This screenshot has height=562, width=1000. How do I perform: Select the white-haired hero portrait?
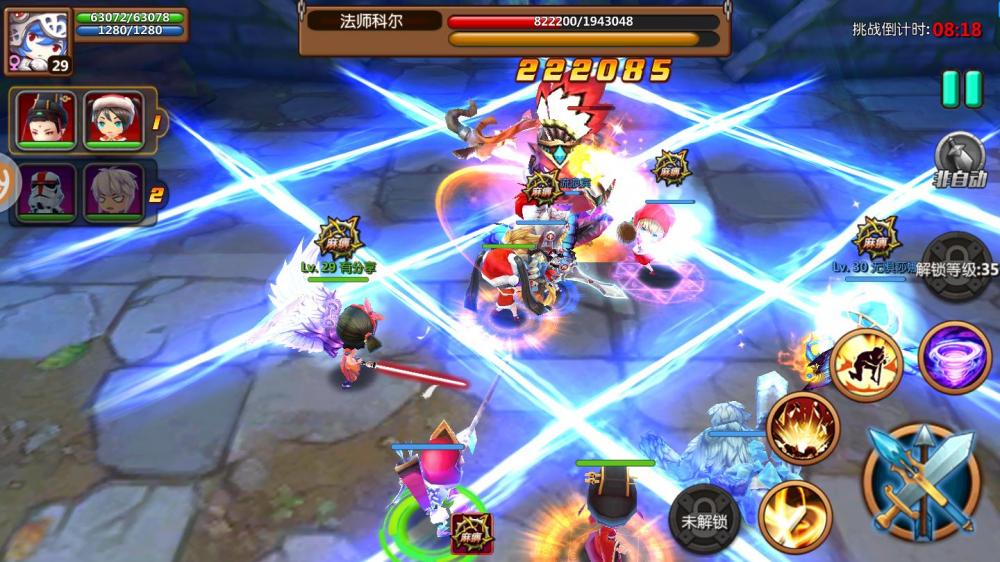[x=115, y=192]
